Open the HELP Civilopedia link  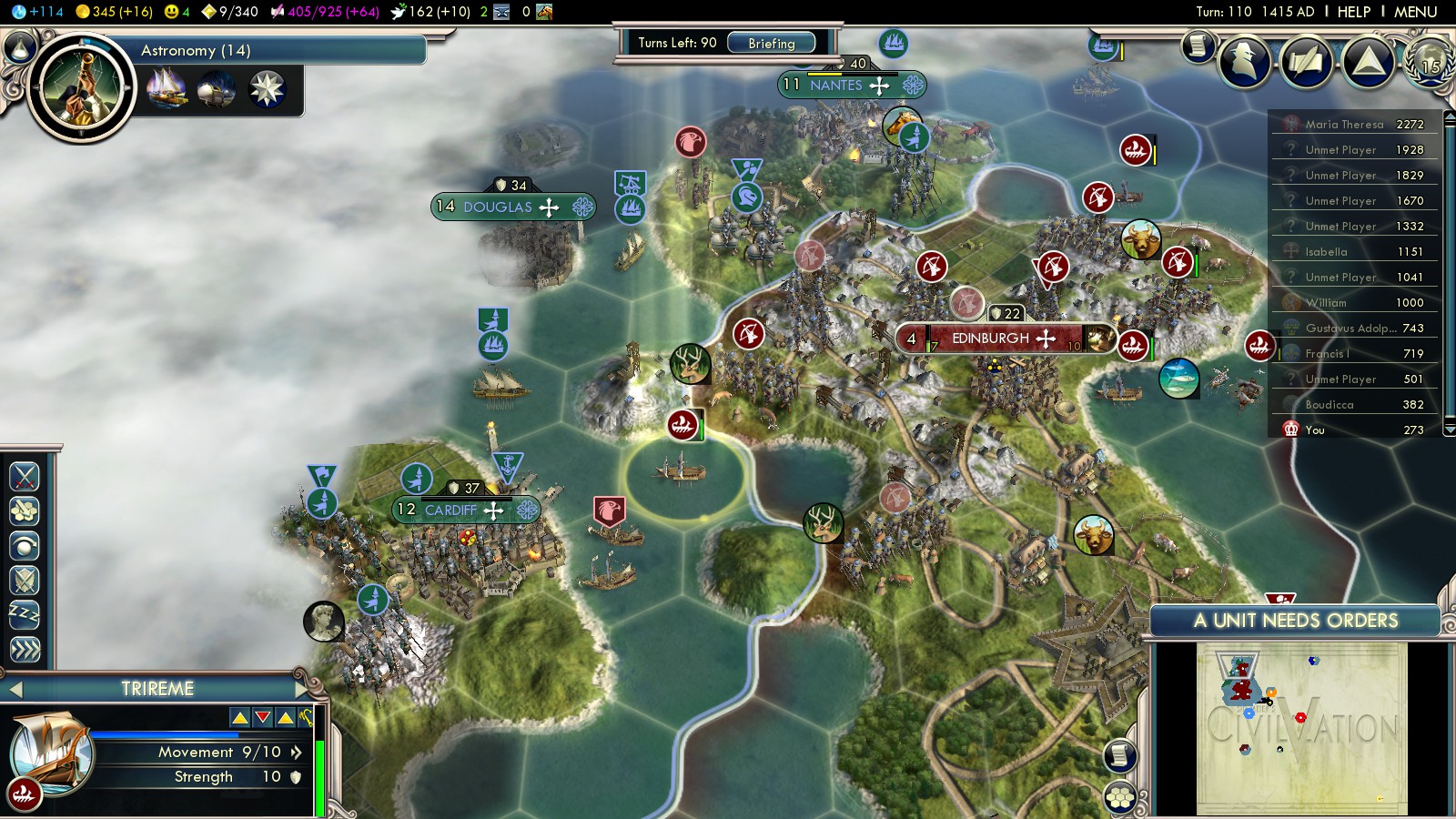1353,12
